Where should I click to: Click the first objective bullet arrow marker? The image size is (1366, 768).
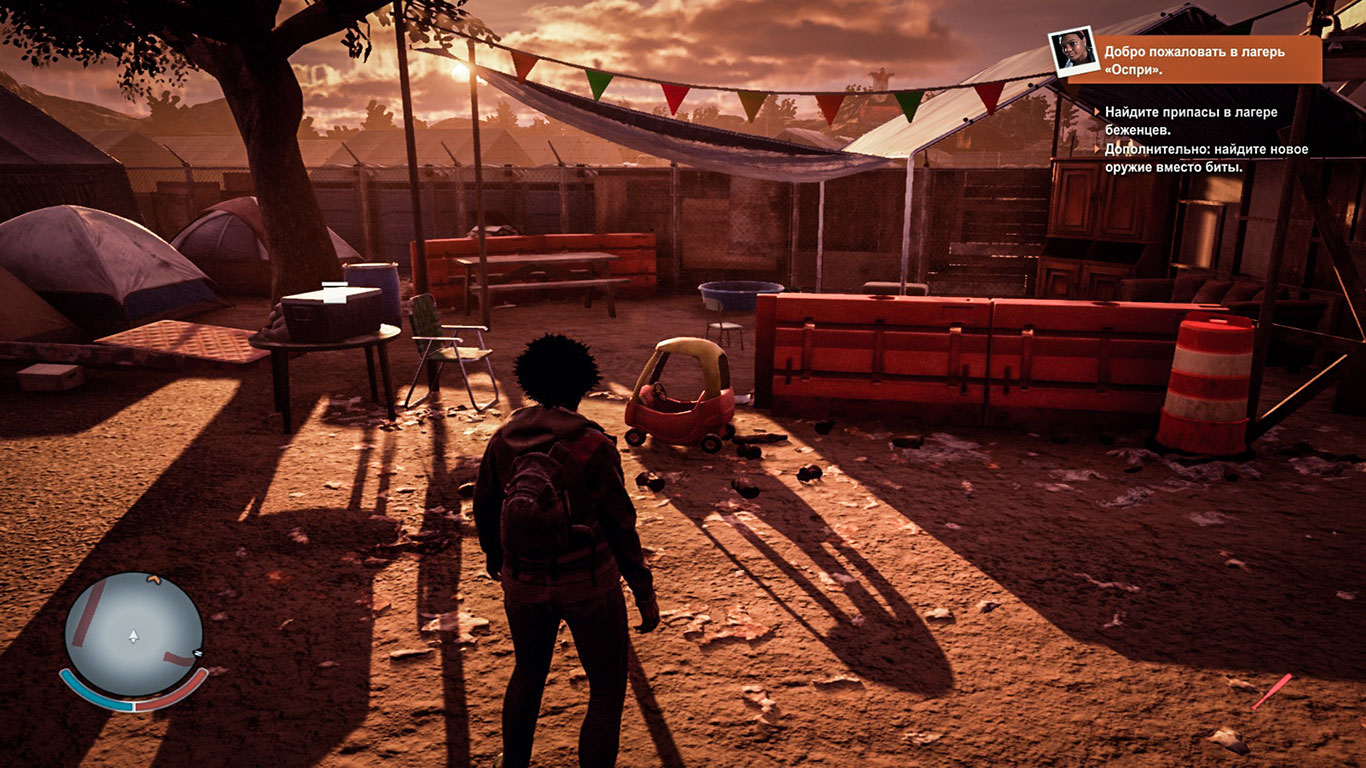click(1096, 113)
